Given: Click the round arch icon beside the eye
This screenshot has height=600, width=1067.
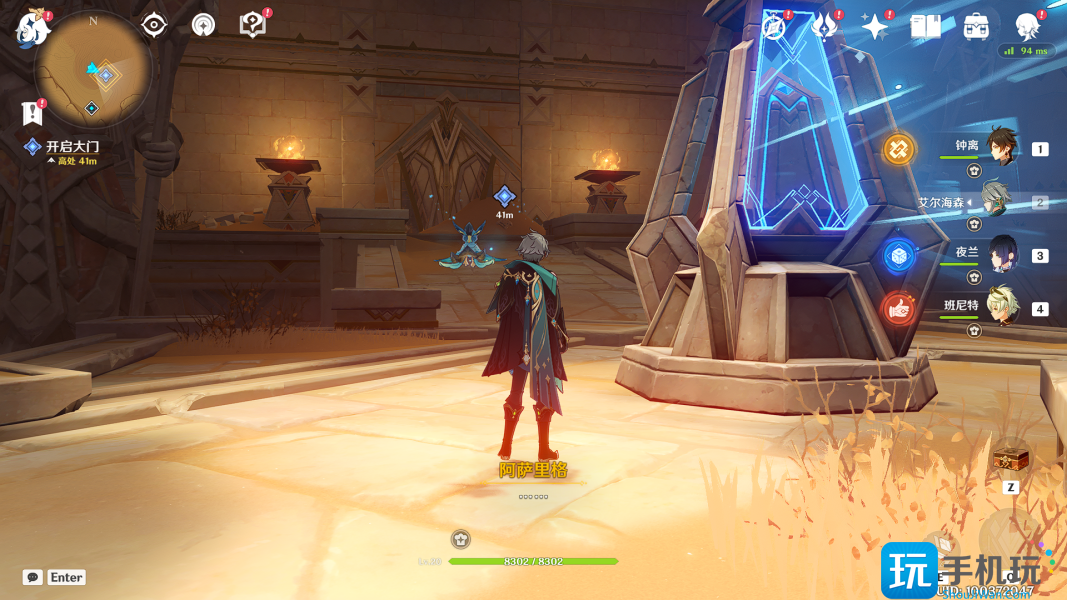Looking at the screenshot, I should point(203,25).
